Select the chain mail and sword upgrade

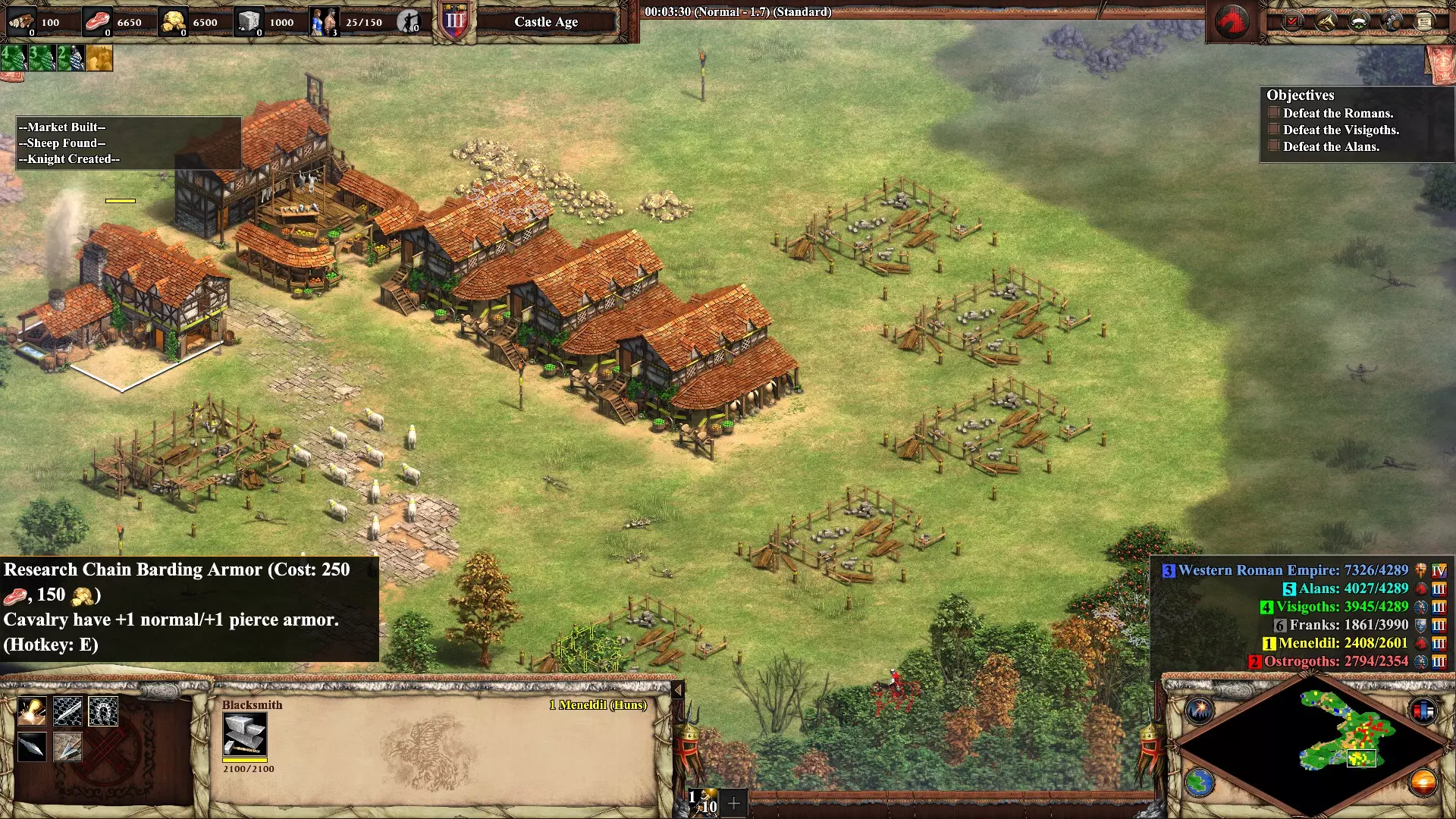pyautogui.click(x=67, y=712)
